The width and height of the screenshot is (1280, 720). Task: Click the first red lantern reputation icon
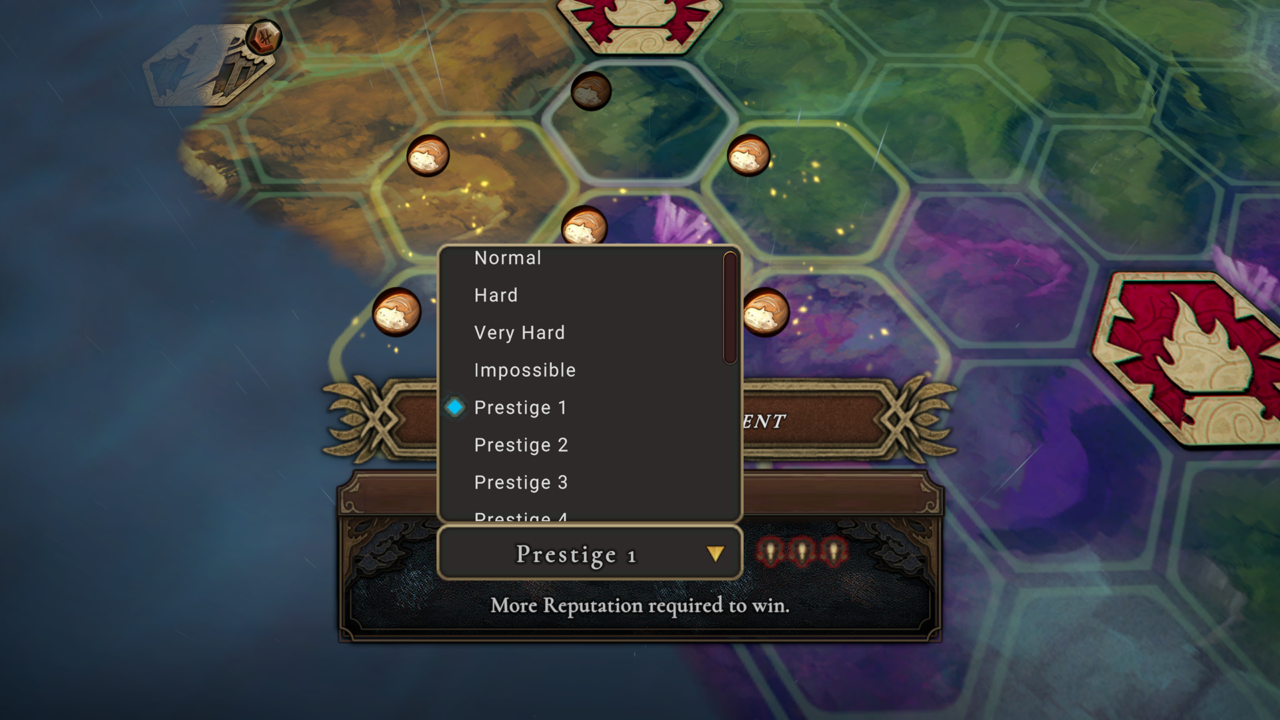pos(770,551)
